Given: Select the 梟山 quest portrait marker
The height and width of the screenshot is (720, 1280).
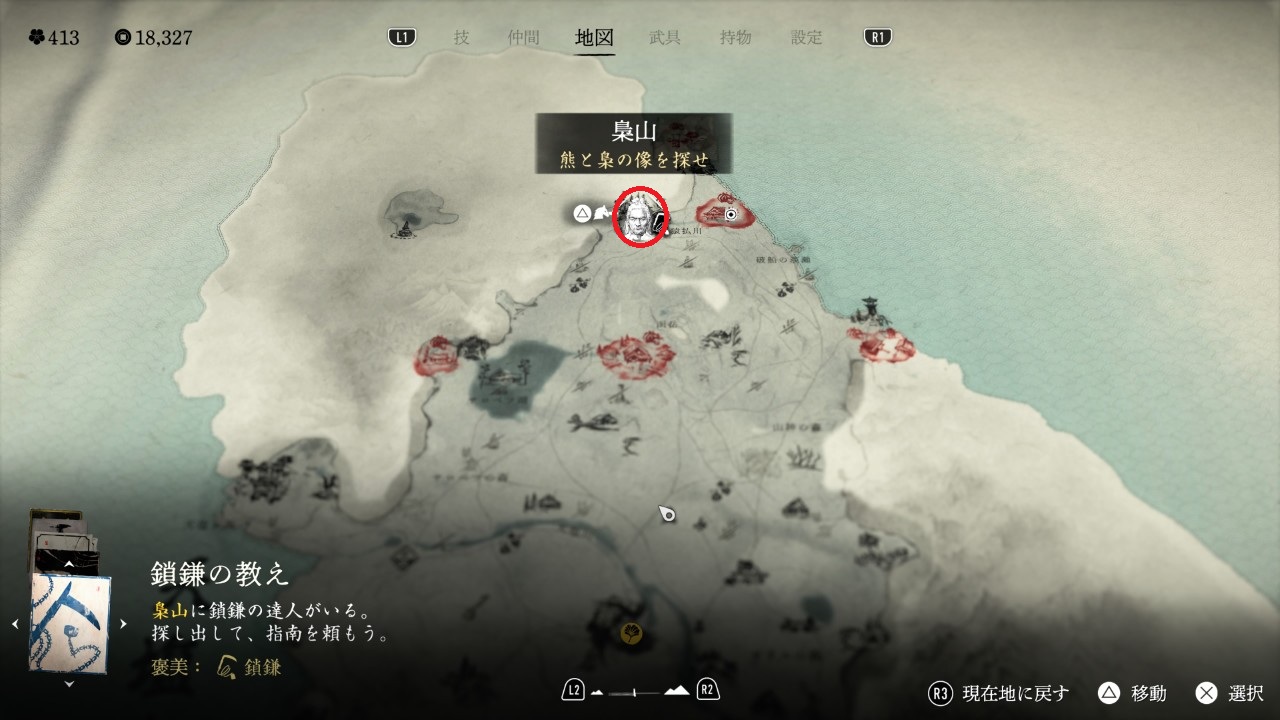Looking at the screenshot, I should pos(639,215).
